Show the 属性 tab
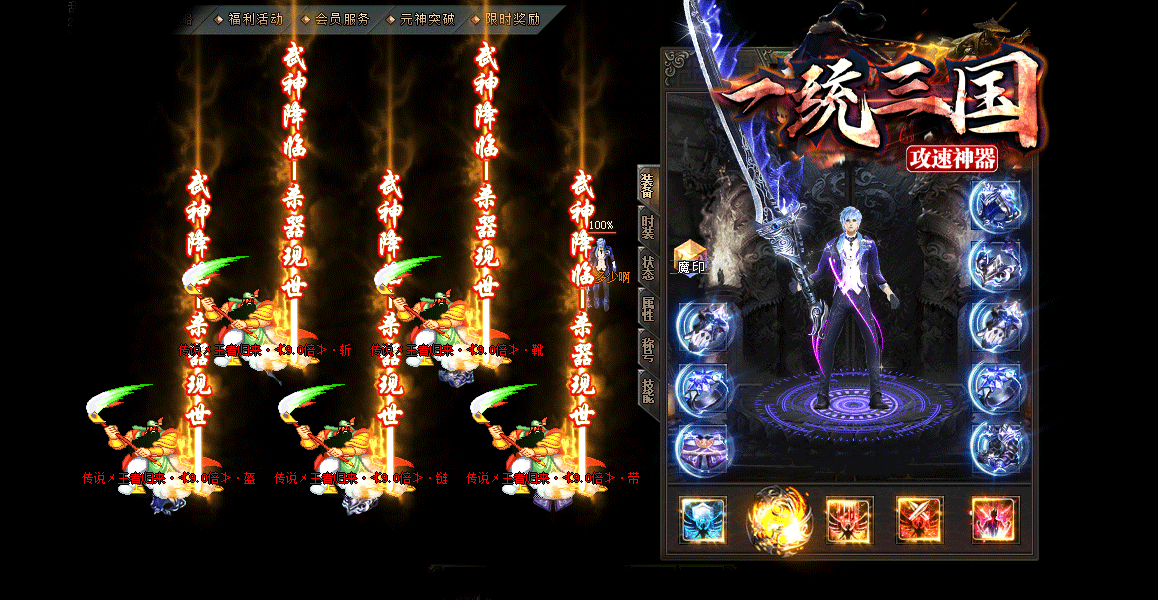Screen dimensions: 1158x600 [x=648, y=308]
